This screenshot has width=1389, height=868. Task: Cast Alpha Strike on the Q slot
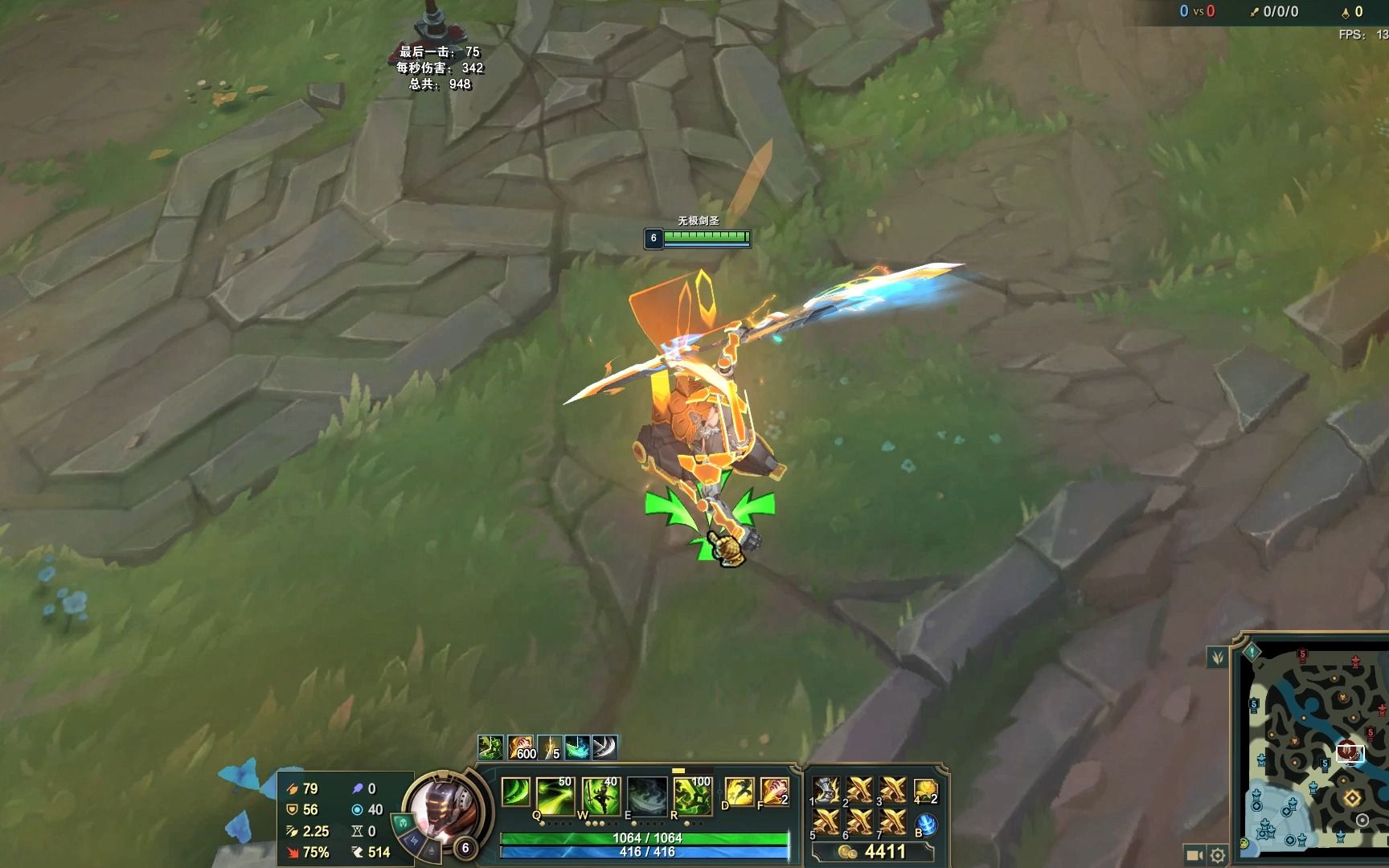click(x=554, y=796)
